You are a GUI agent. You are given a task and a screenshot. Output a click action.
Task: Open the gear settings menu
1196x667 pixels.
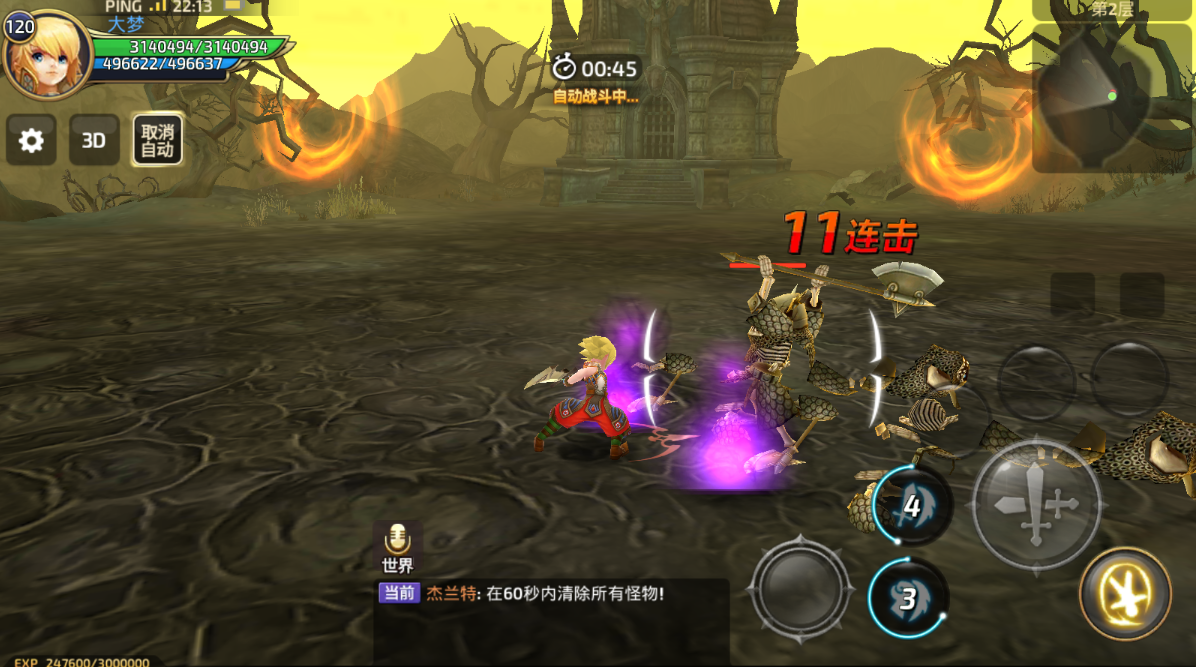[x=31, y=140]
